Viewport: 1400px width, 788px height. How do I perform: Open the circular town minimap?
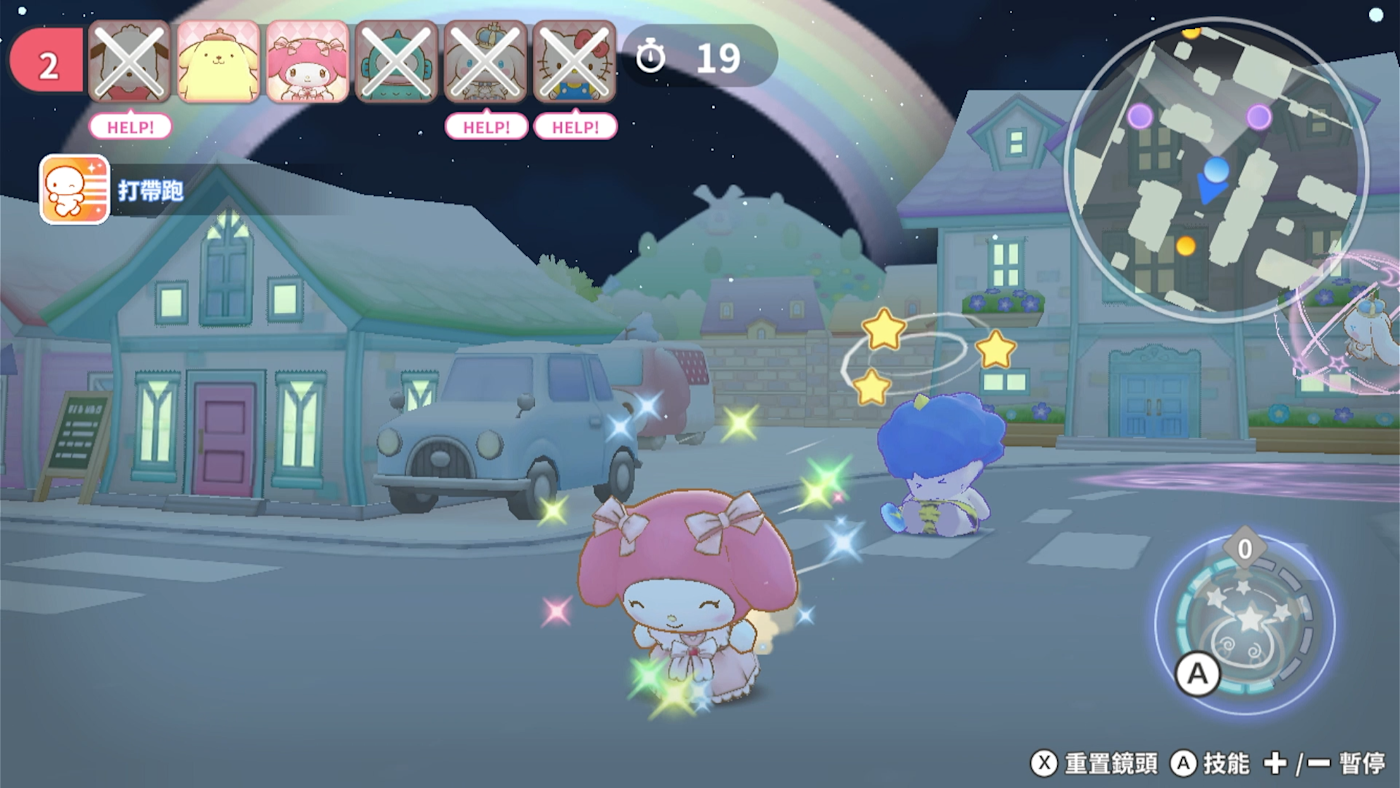(x=1216, y=170)
